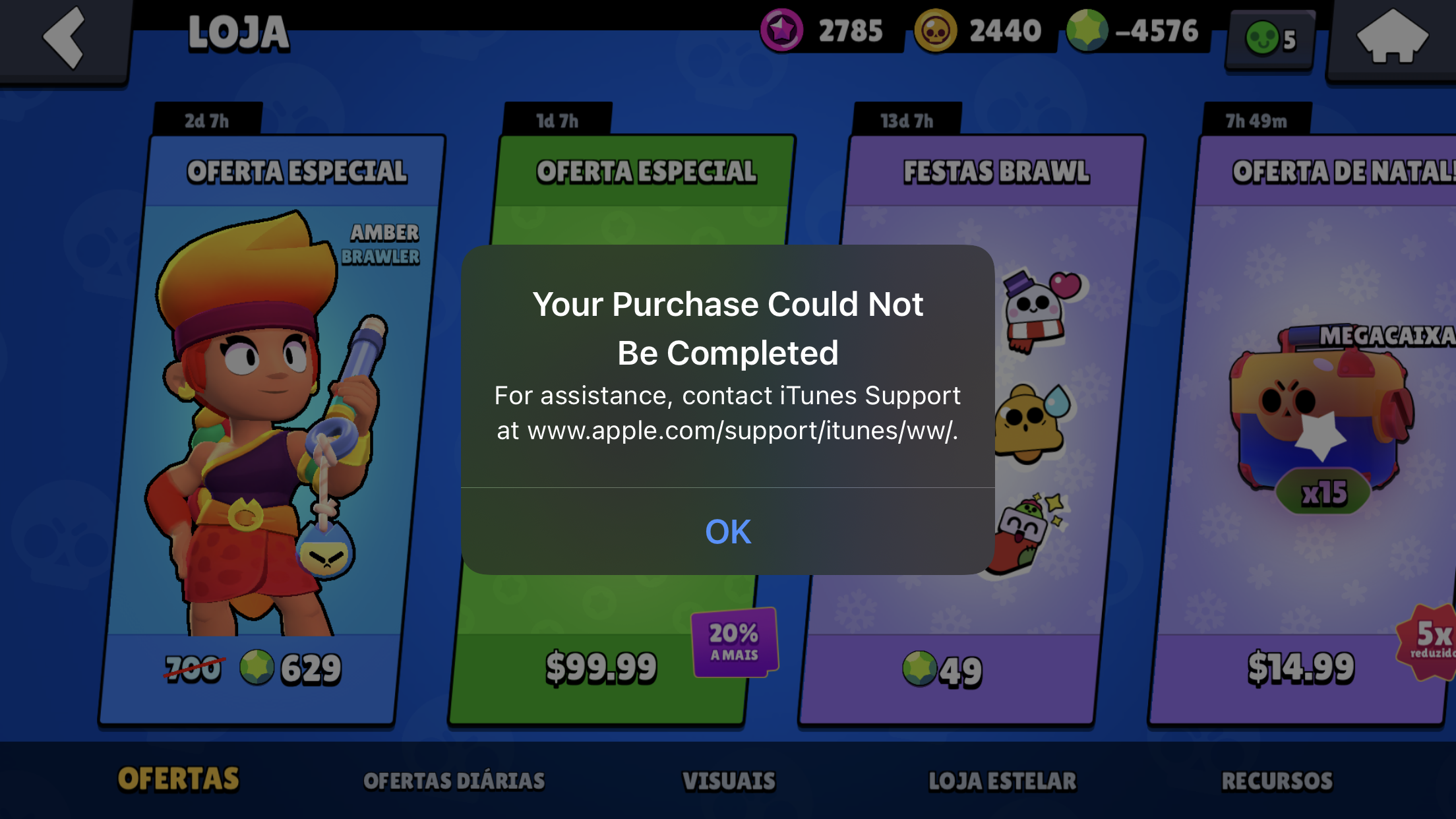This screenshot has height=819, width=1456.
Task: Dismiss the purchase error with OK
Action: [728, 531]
